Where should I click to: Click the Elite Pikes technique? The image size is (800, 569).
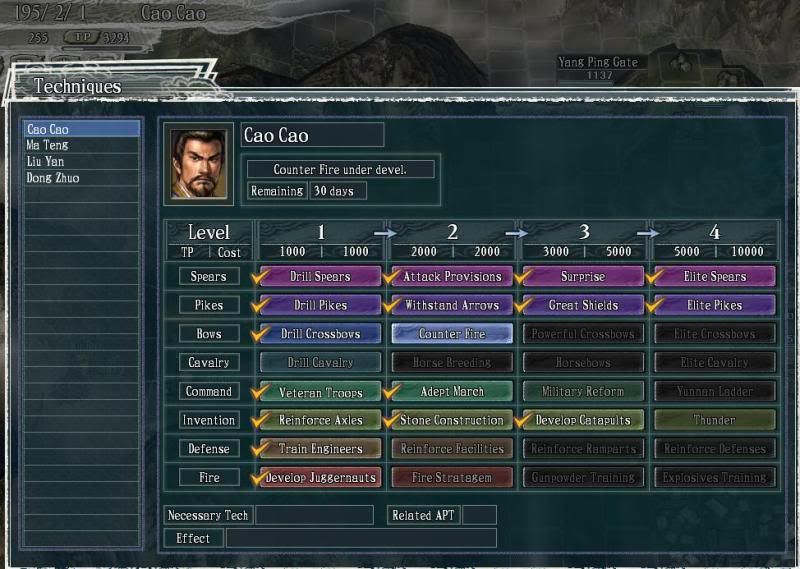coord(715,305)
